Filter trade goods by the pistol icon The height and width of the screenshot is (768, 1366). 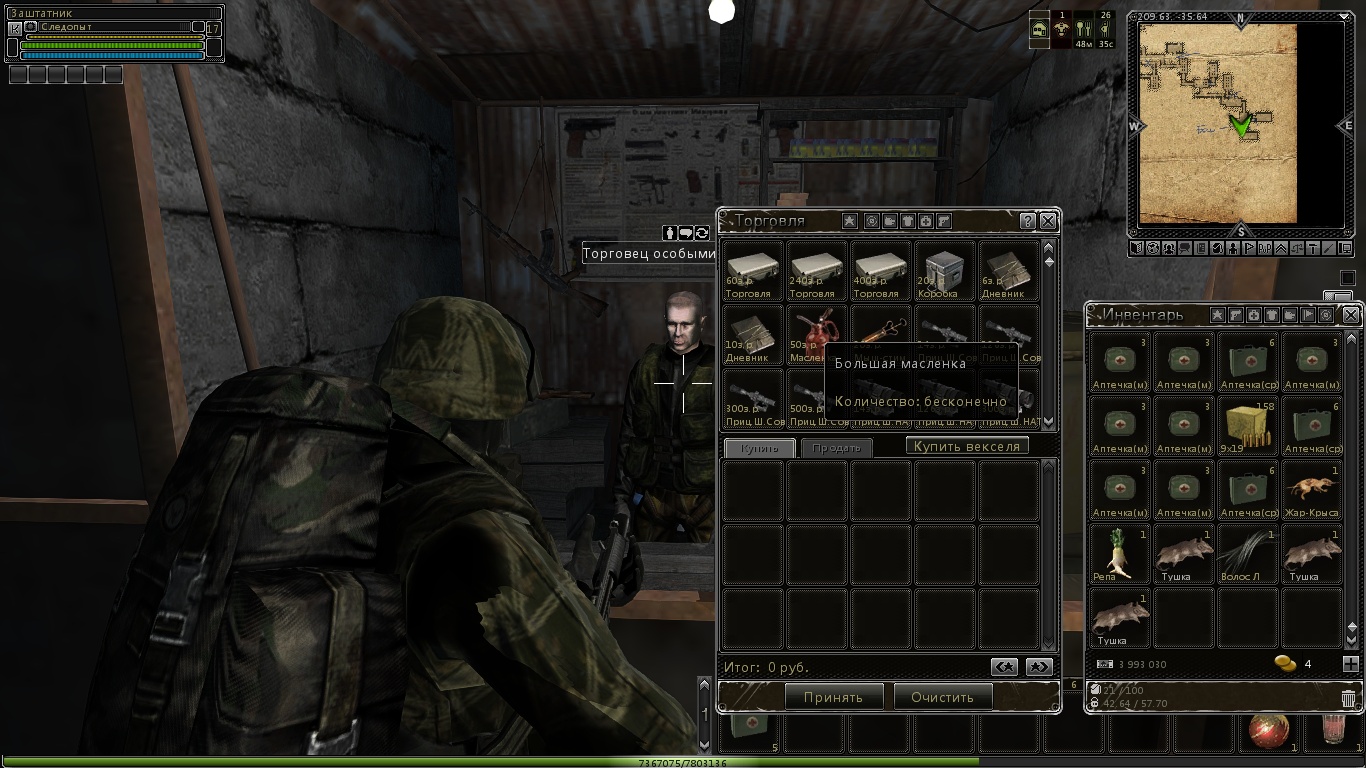943,221
